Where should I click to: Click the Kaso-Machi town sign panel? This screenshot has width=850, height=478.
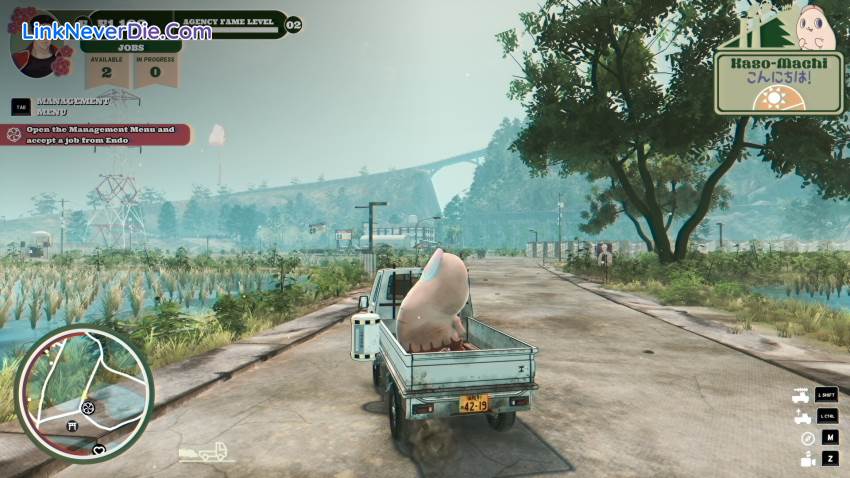click(778, 82)
